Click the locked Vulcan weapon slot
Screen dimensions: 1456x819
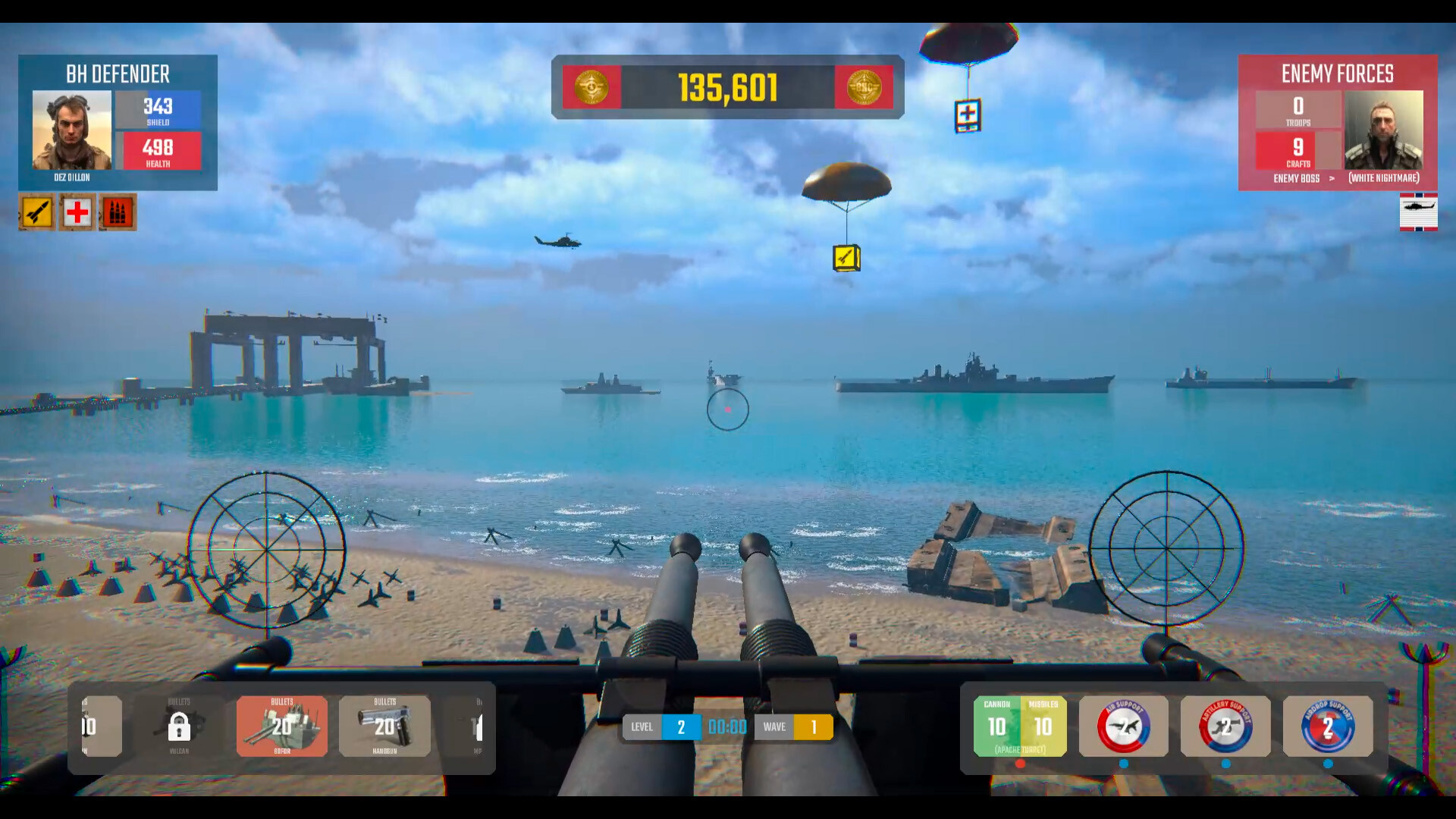pyautogui.click(x=179, y=726)
